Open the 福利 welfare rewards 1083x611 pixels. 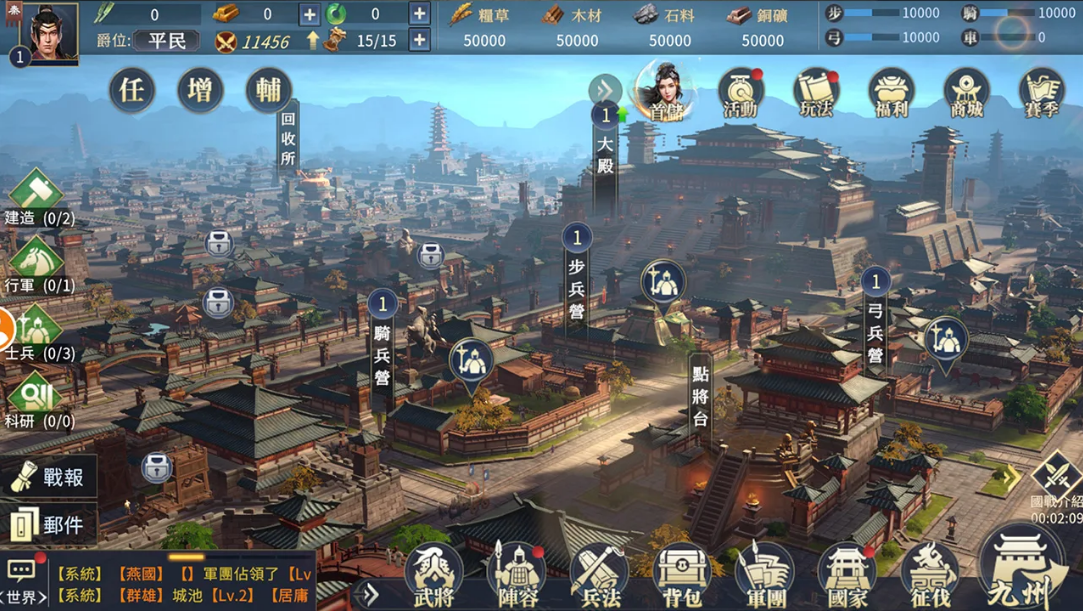point(891,93)
